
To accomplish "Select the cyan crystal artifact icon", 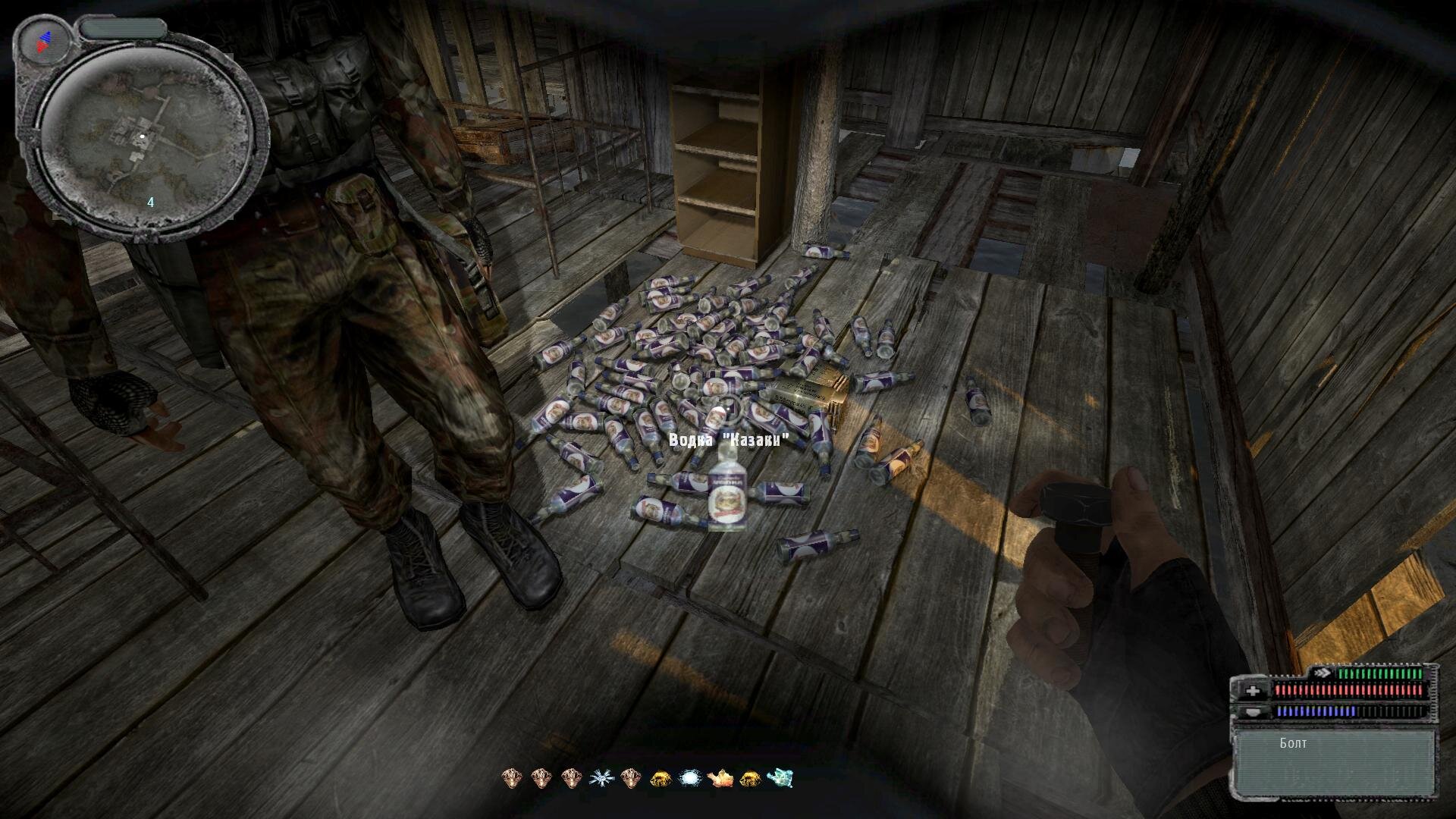I will (x=780, y=777).
